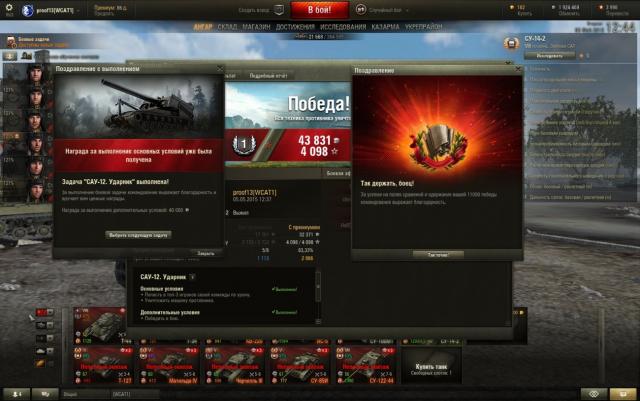This screenshot has width=640, height=401.
Task: Click the red "В бой!" battle button
Action: pyautogui.click(x=319, y=10)
